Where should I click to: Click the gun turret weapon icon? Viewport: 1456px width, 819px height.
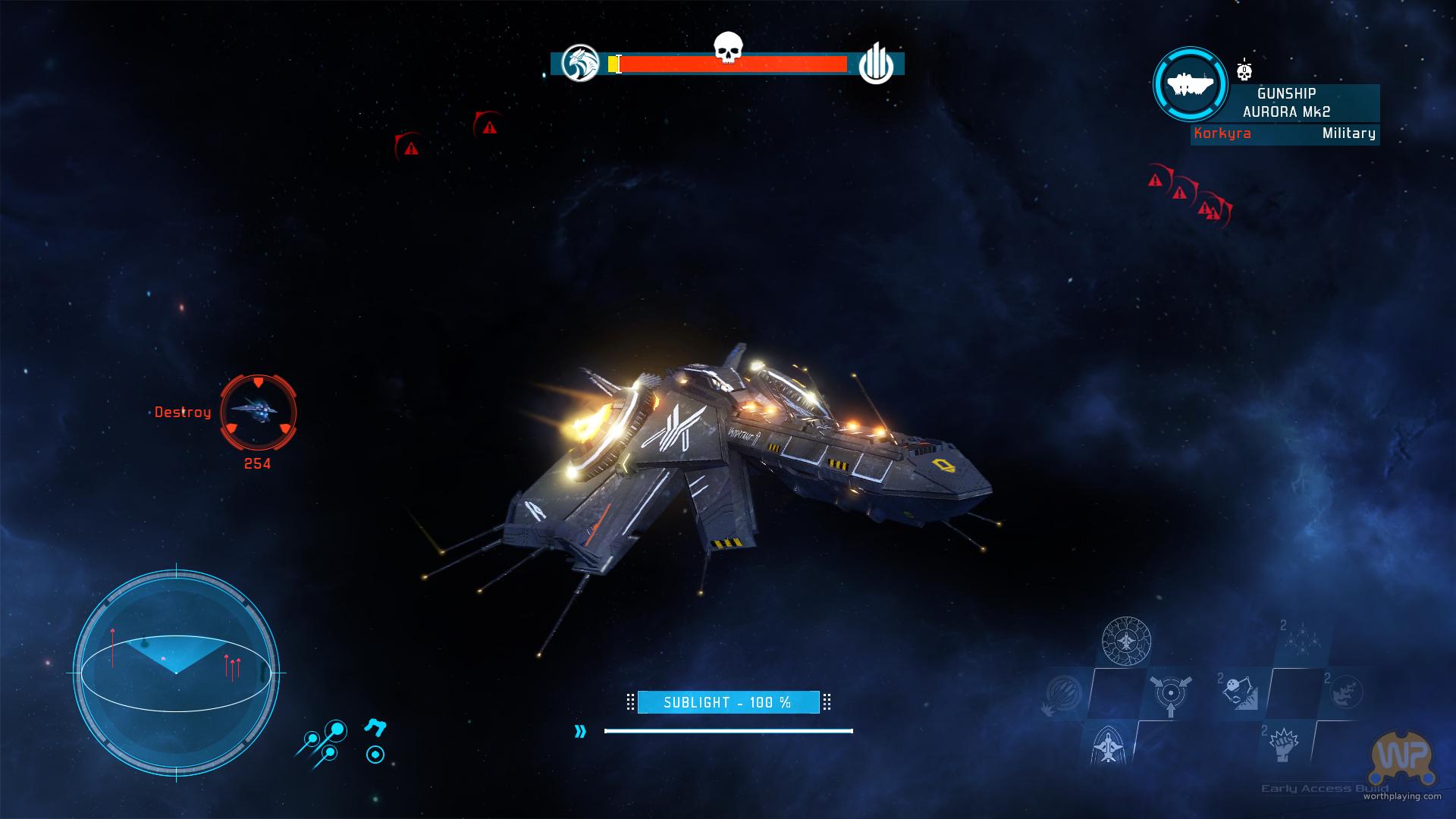[375, 728]
